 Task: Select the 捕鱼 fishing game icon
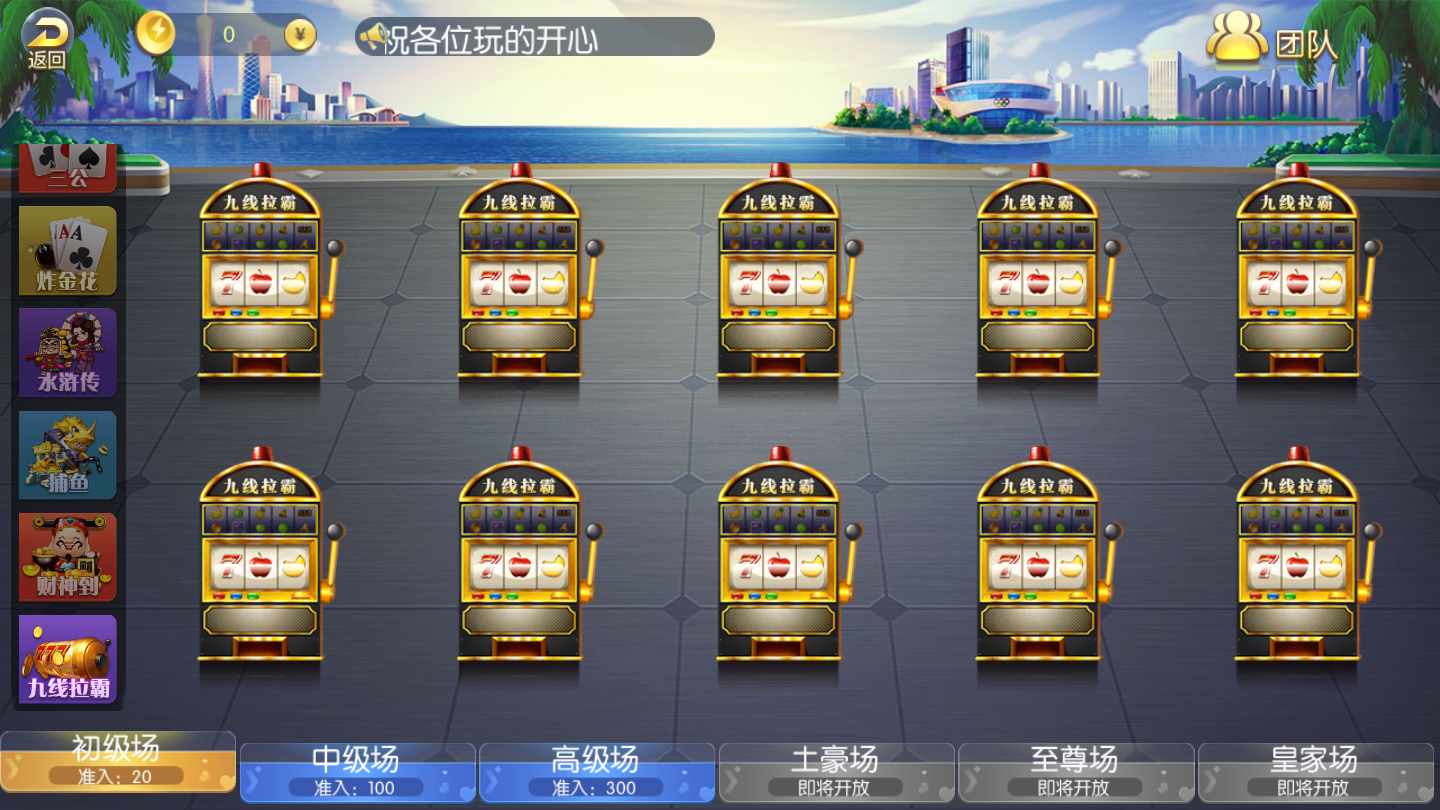(66, 454)
